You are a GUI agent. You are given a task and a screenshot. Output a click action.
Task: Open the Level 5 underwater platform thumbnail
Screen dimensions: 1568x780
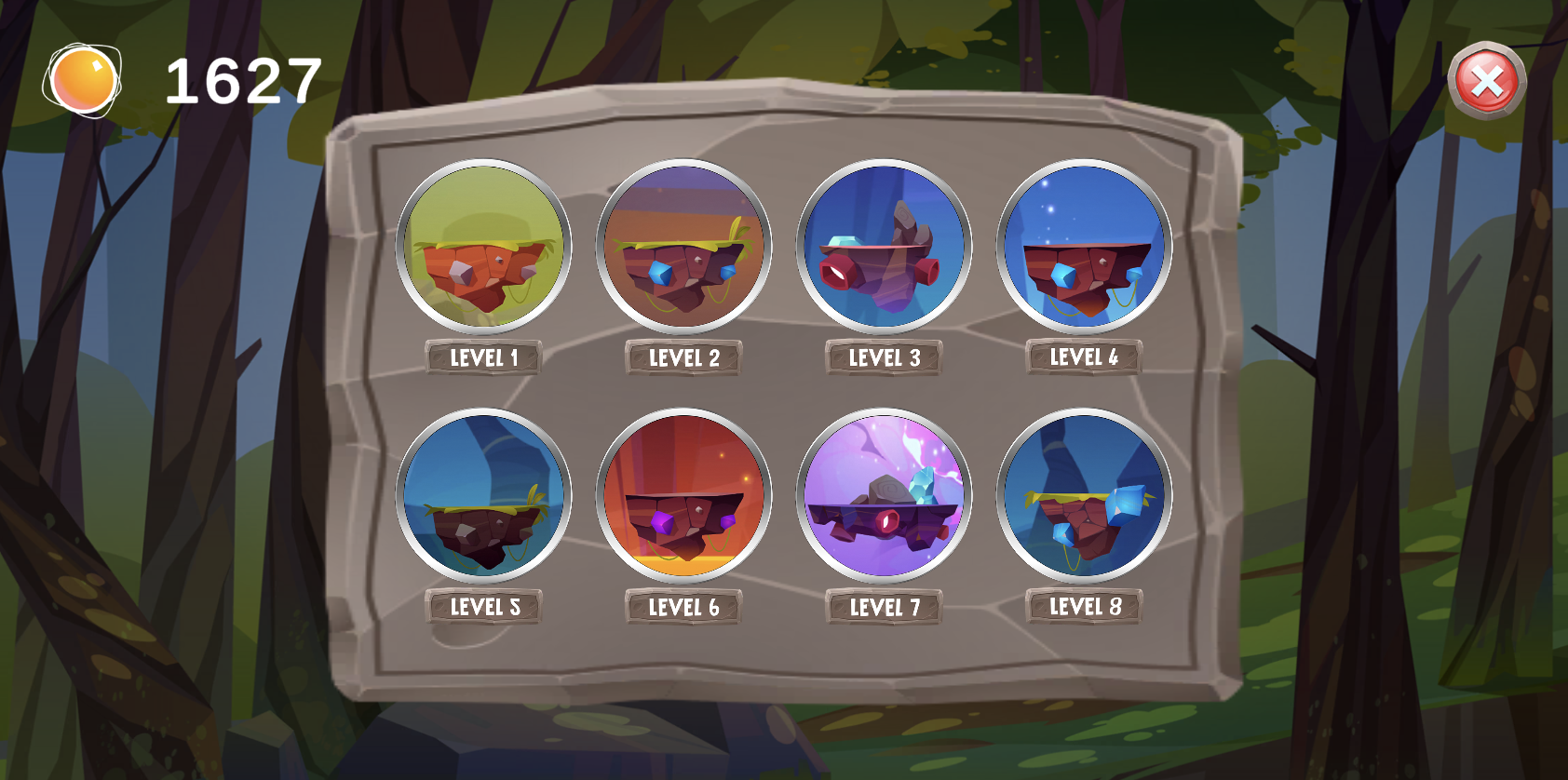(x=484, y=496)
